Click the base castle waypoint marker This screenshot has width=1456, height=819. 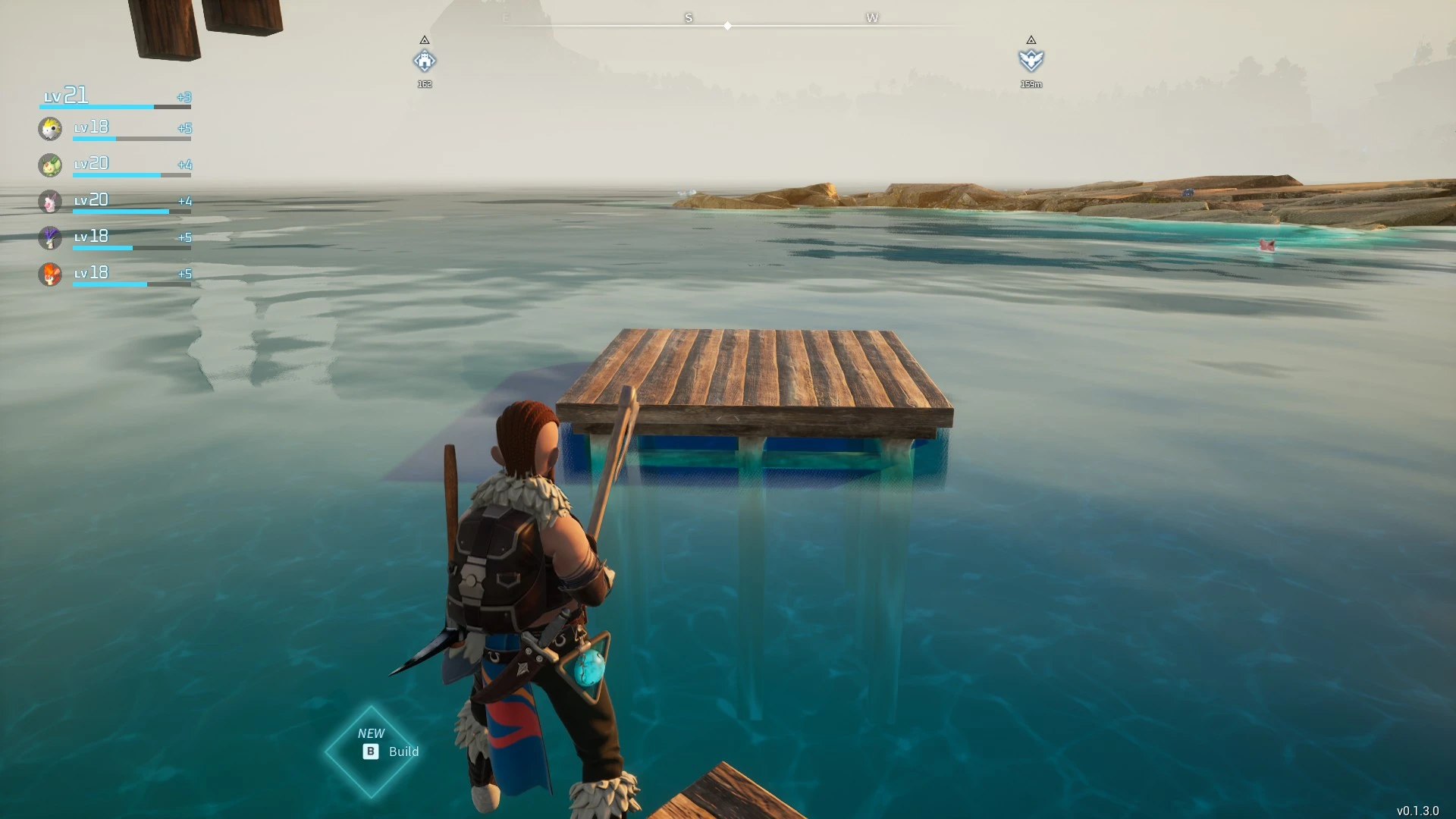425,61
